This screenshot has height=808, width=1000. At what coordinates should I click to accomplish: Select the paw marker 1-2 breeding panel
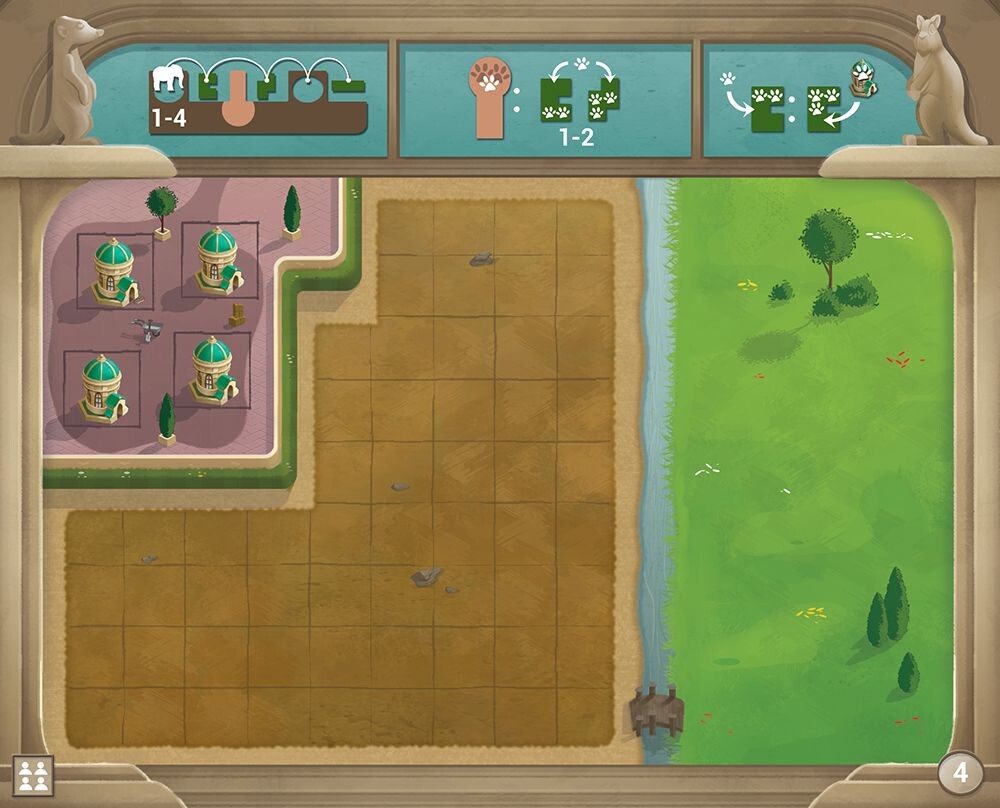pos(545,100)
